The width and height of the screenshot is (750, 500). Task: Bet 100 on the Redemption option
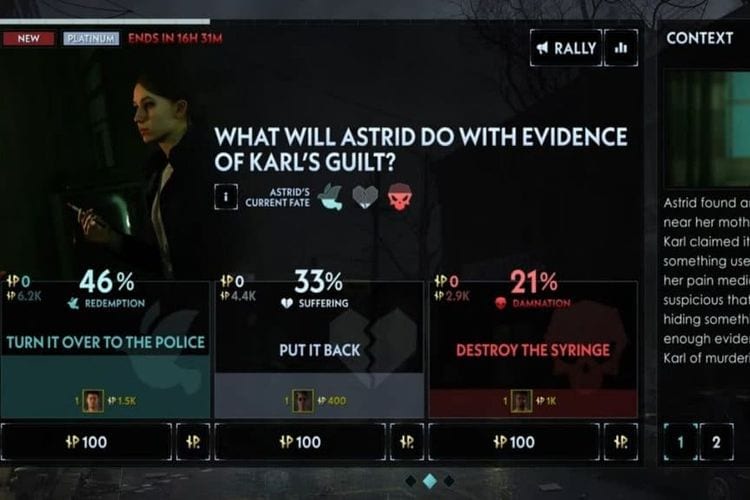86,441
